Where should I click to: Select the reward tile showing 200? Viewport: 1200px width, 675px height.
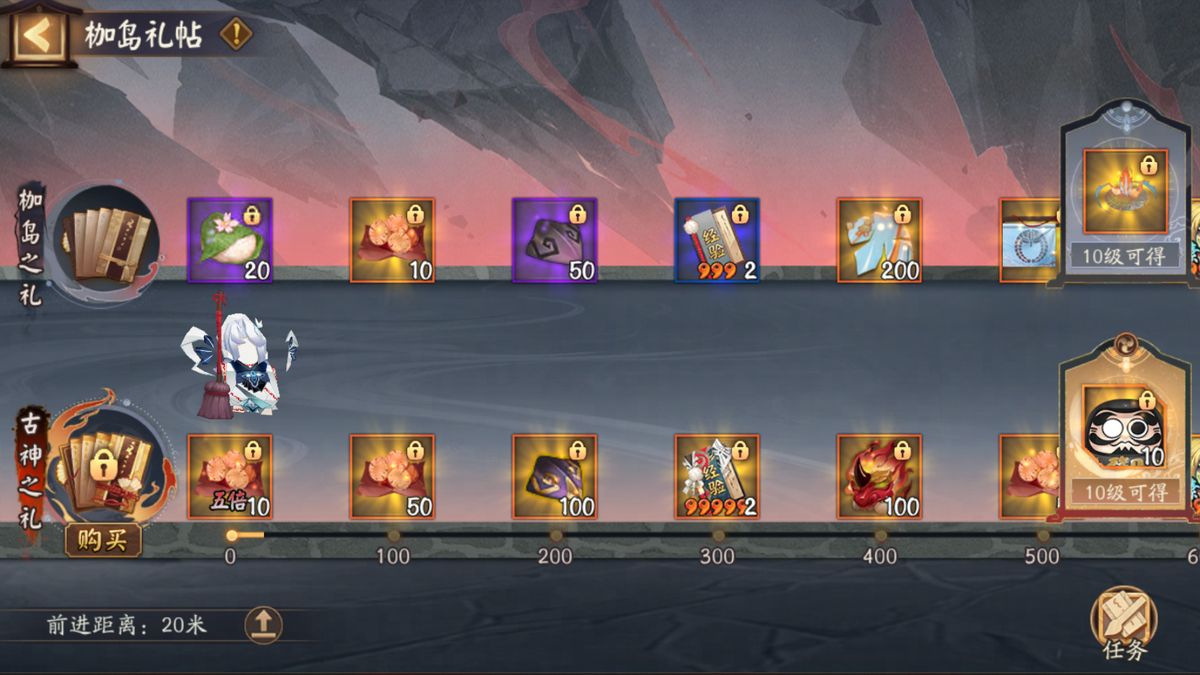click(880, 240)
